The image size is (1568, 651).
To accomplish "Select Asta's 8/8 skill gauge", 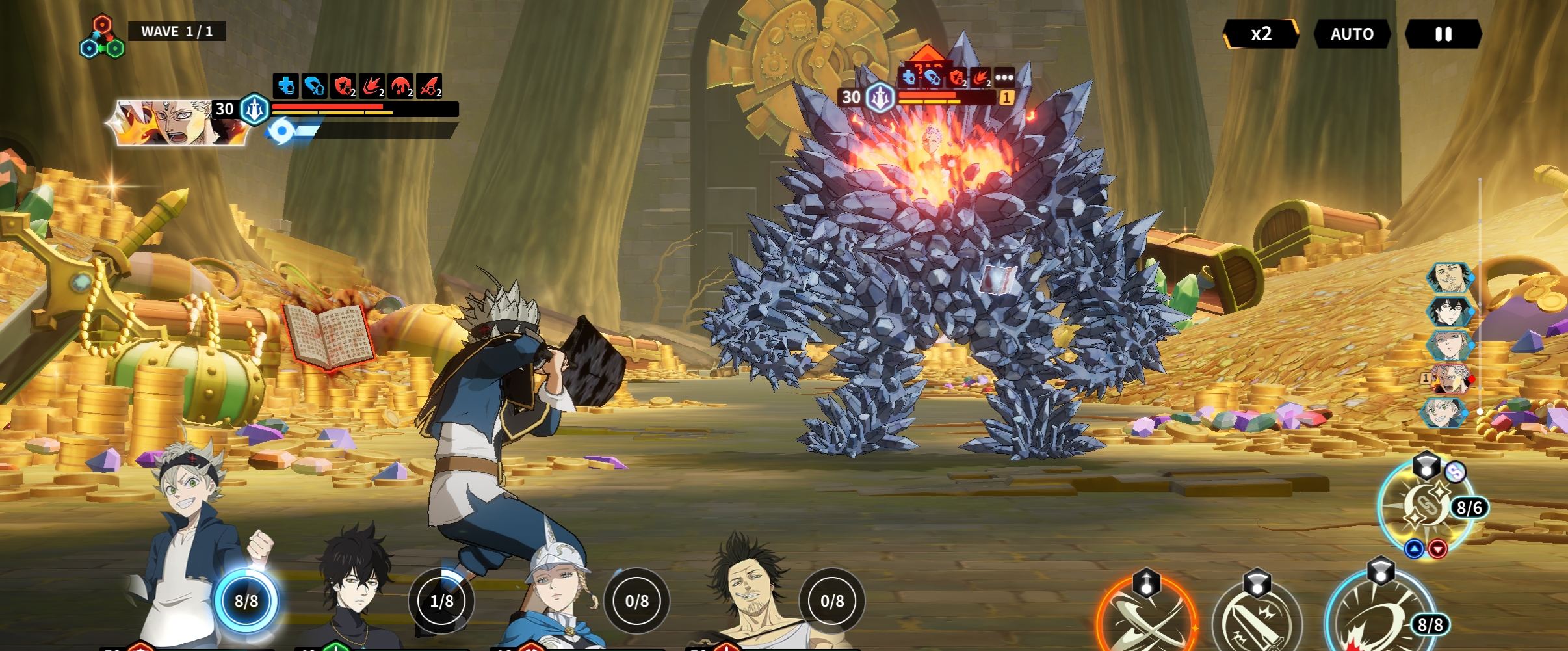I will coord(246,601).
